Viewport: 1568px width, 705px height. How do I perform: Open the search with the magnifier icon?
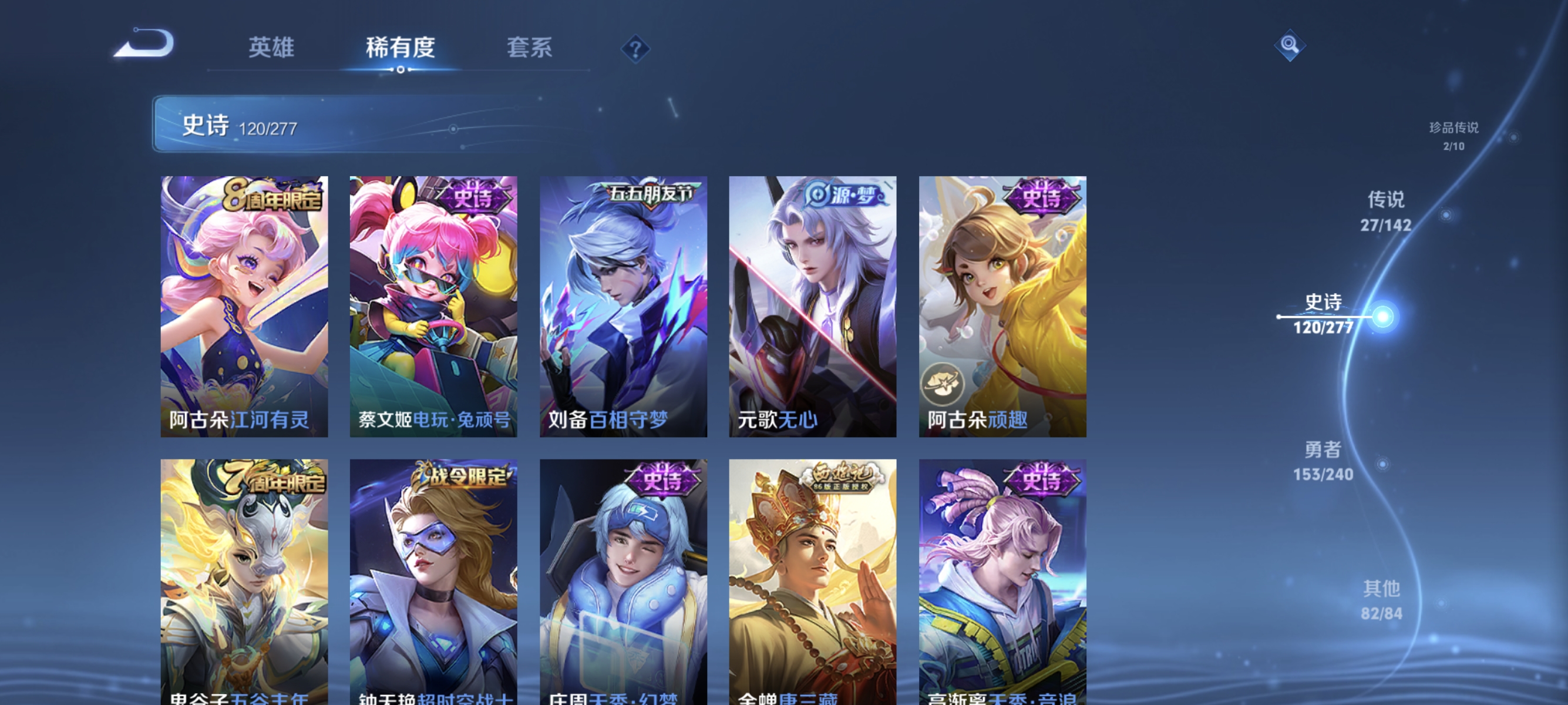click(1290, 45)
